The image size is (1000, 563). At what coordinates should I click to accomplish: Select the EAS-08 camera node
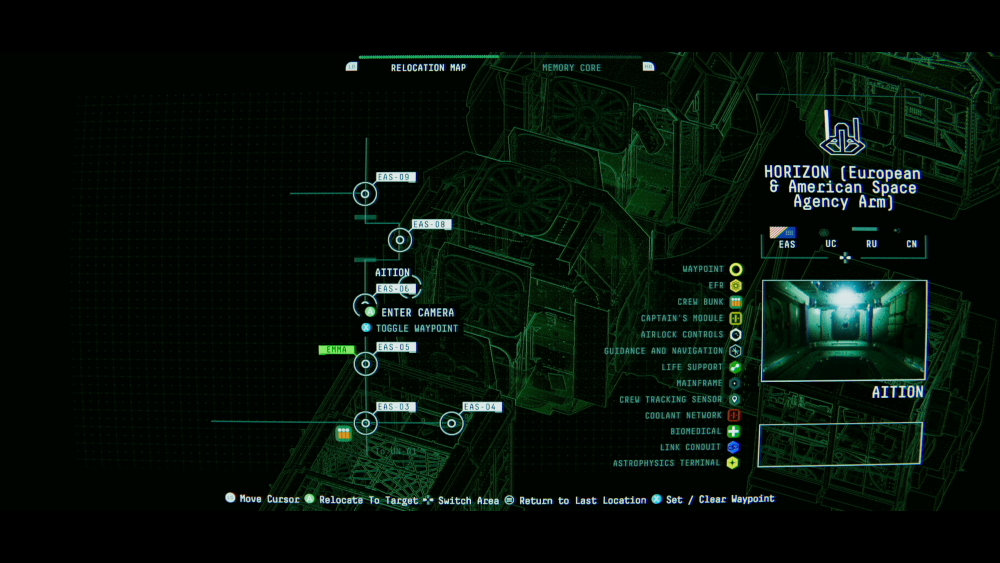click(x=400, y=240)
